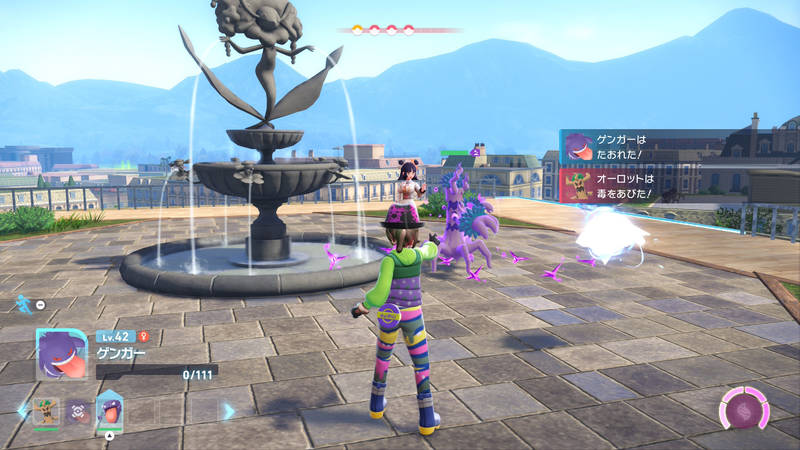Click the large Gengar portrait

(x=61, y=353)
